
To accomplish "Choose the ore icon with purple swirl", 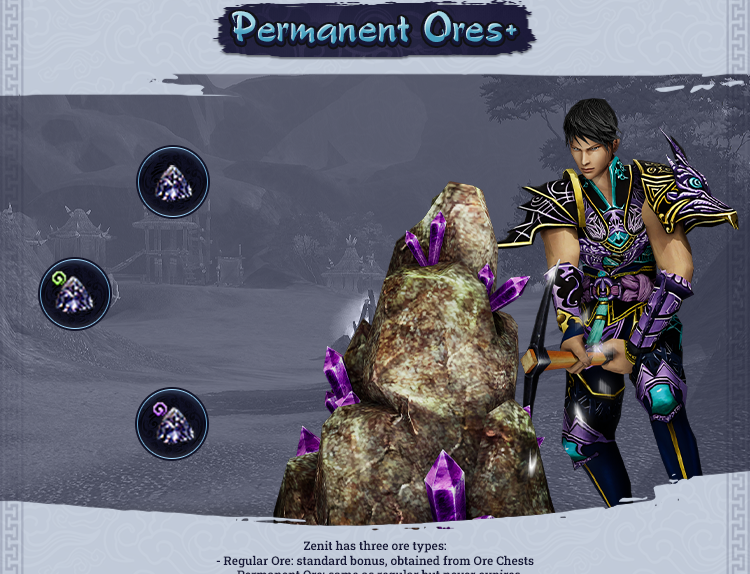I will coord(172,424).
